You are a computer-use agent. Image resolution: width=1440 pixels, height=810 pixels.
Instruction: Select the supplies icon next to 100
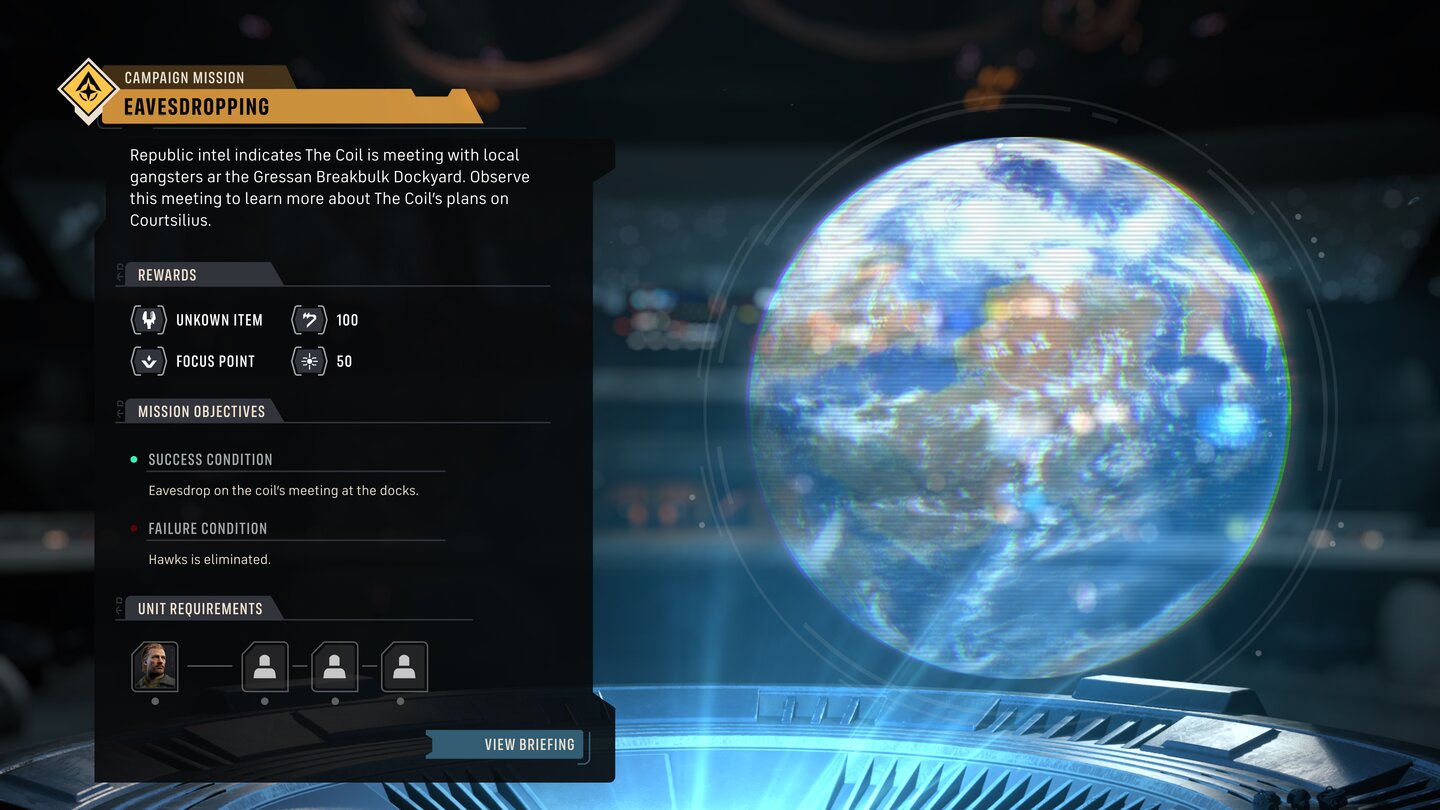[x=308, y=320]
